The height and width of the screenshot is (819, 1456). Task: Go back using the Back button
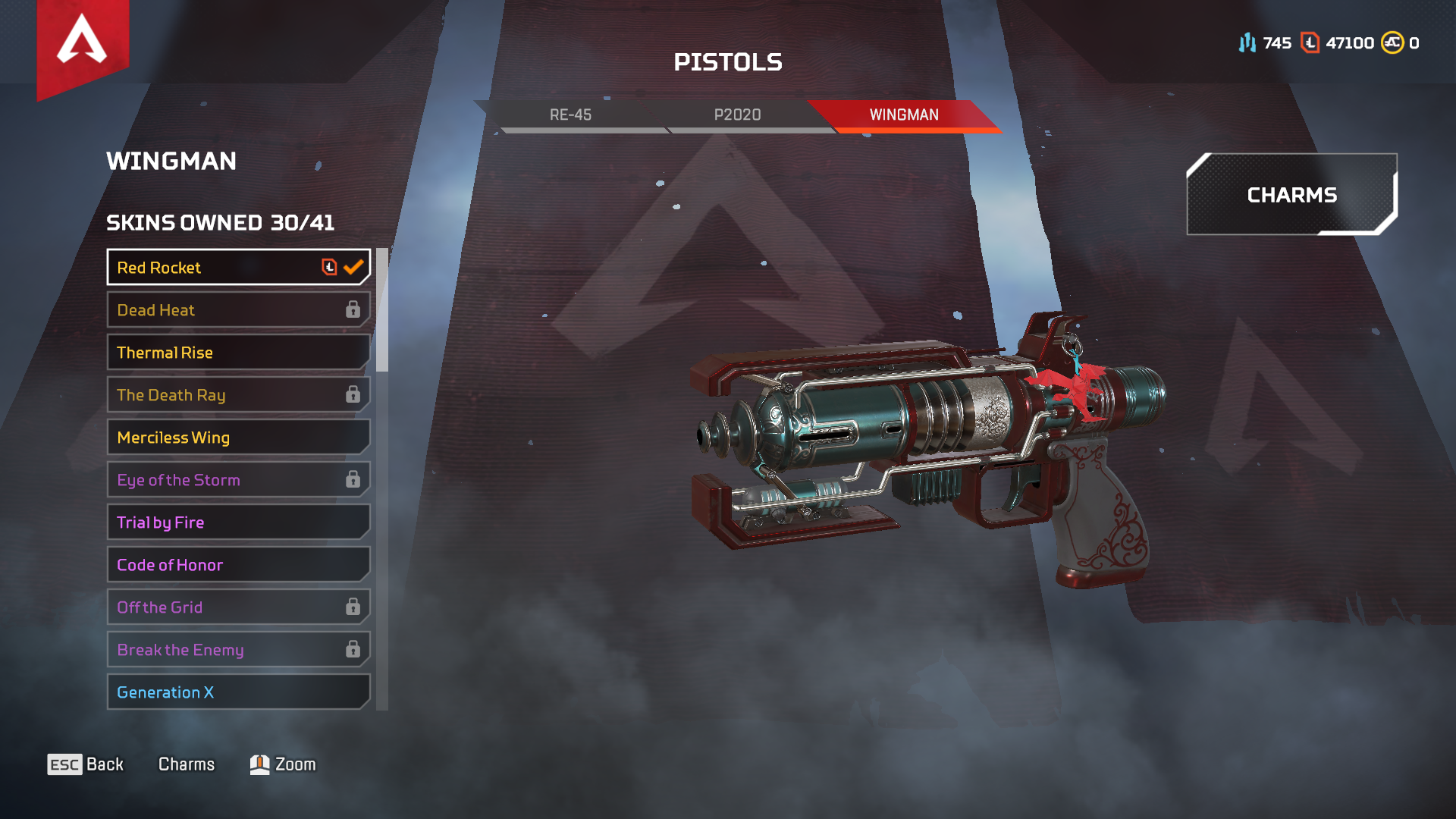86,764
